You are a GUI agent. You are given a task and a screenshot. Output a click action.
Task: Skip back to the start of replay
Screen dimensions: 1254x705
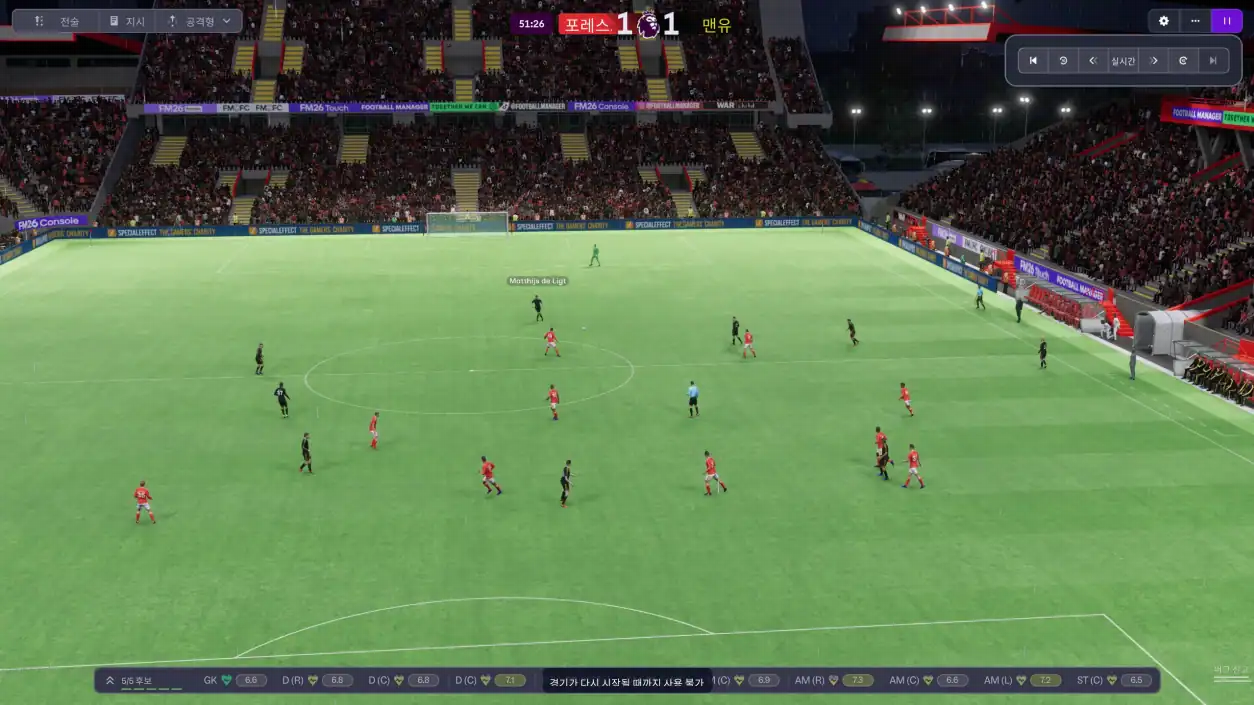coord(1033,61)
